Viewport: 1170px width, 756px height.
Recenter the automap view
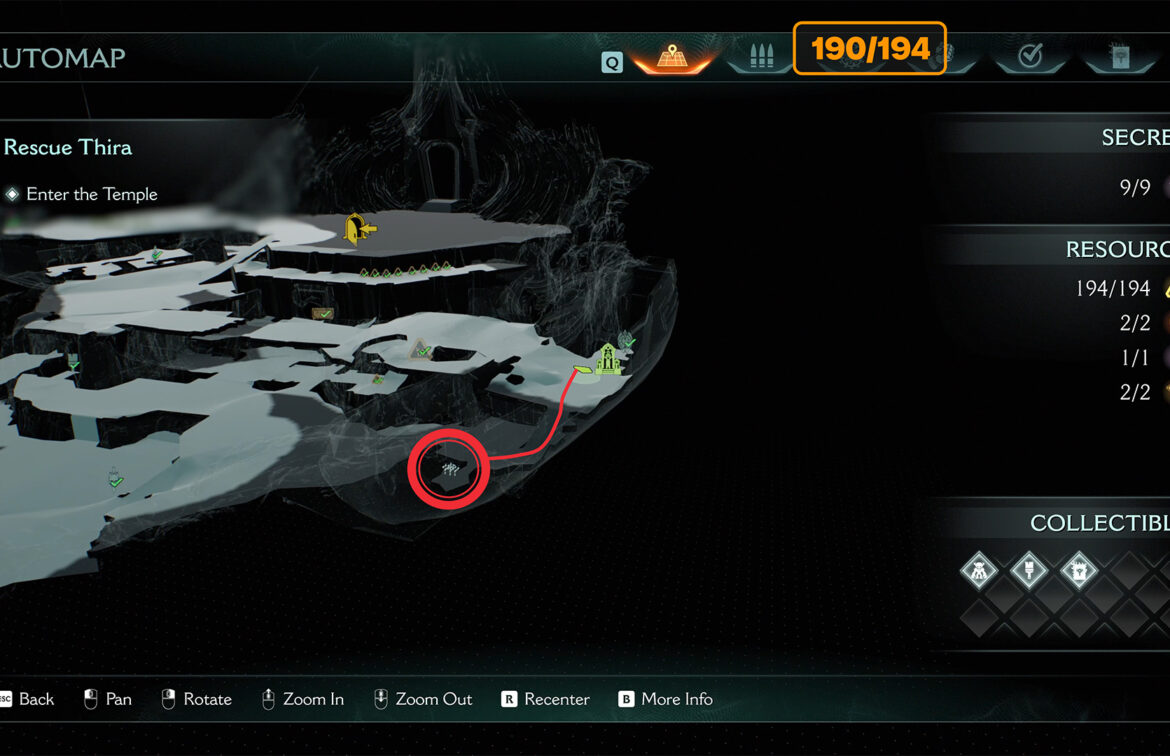pyautogui.click(x=546, y=699)
